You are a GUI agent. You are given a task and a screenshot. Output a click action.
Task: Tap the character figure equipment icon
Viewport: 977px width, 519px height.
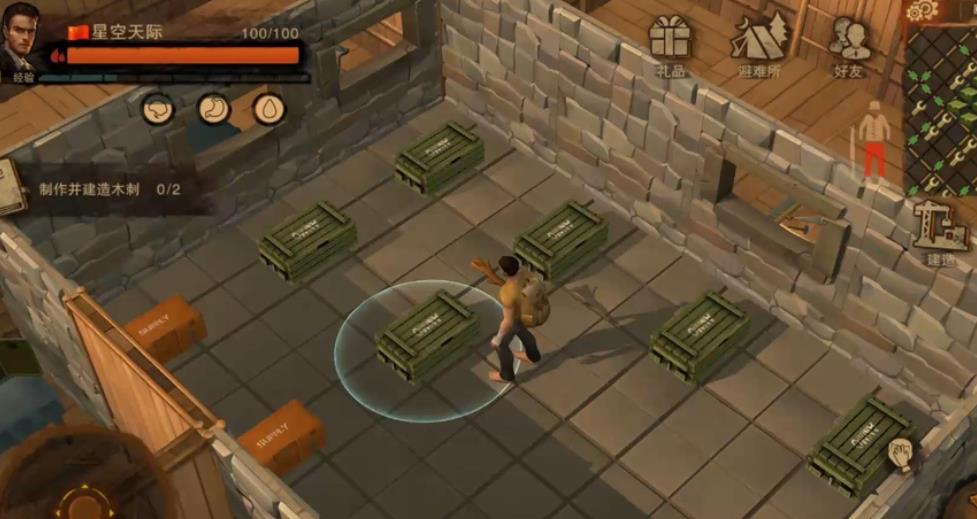click(x=874, y=140)
